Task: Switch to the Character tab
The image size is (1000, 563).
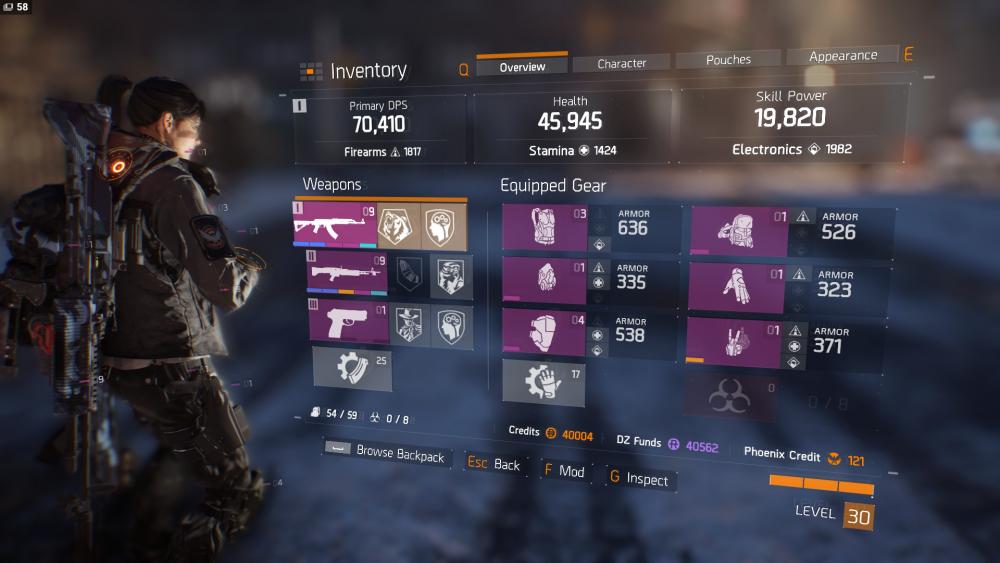Action: click(x=622, y=63)
